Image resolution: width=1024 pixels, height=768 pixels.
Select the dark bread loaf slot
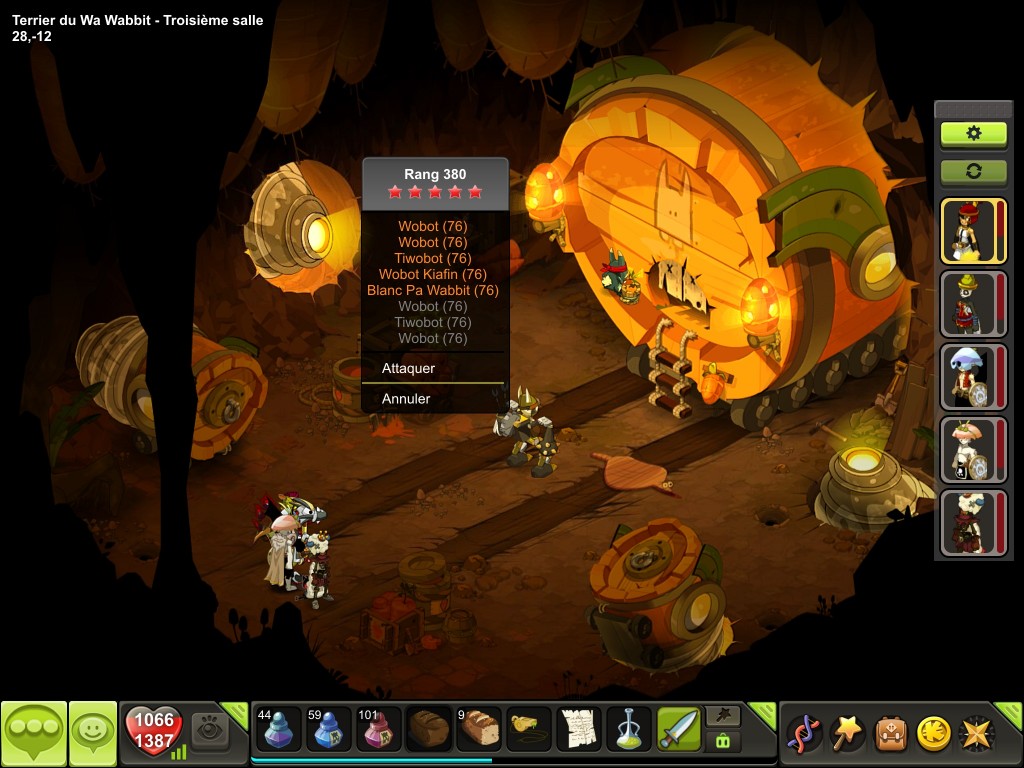pyautogui.click(x=428, y=730)
